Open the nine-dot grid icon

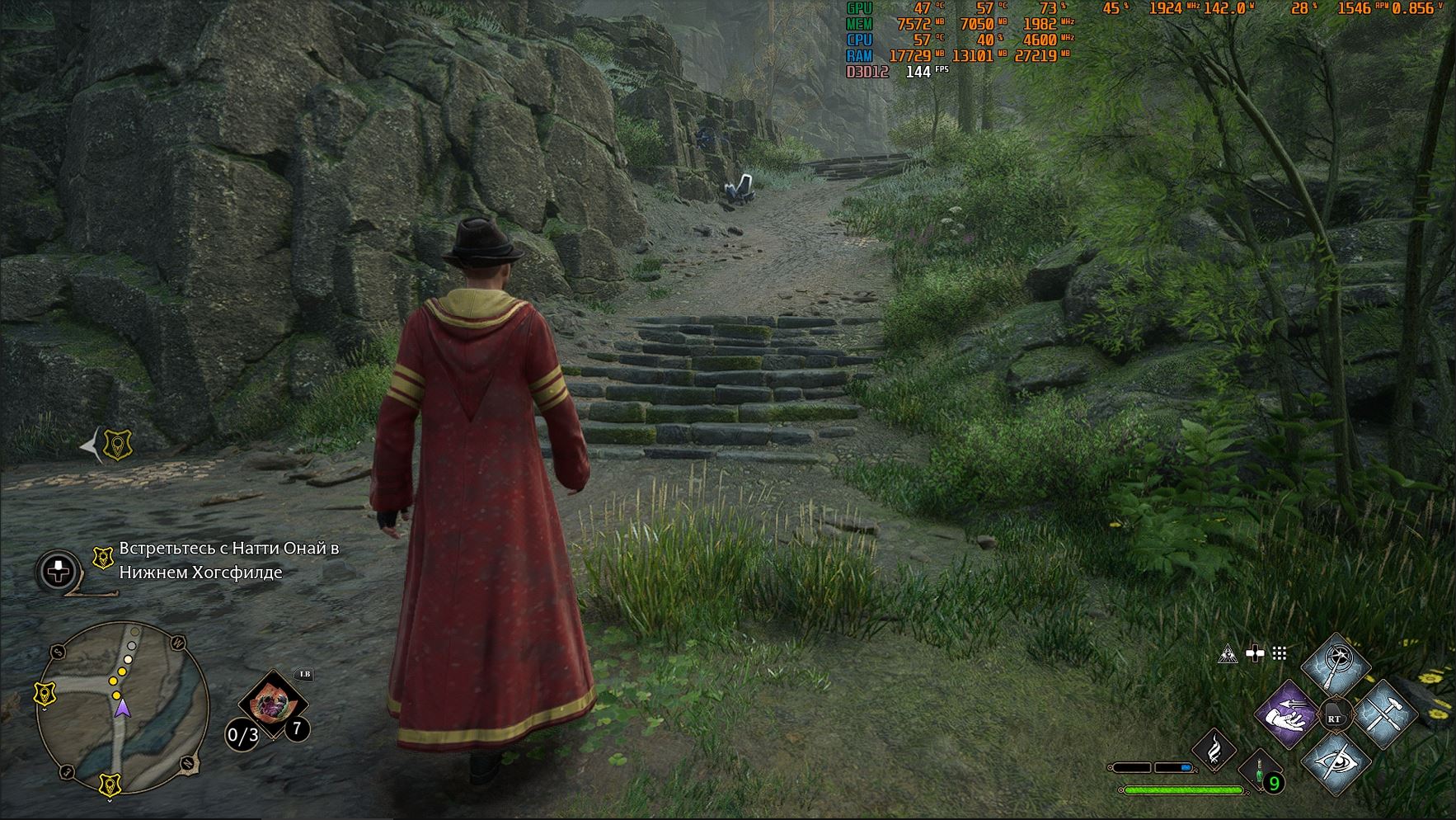pyautogui.click(x=1279, y=654)
